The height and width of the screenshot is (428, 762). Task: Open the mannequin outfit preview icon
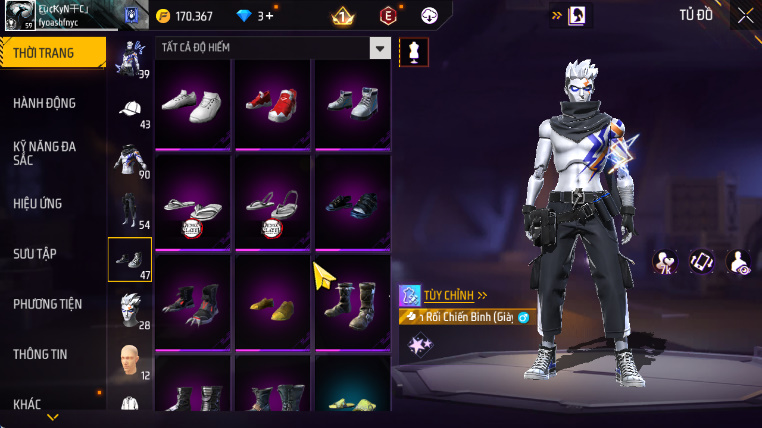pos(413,53)
